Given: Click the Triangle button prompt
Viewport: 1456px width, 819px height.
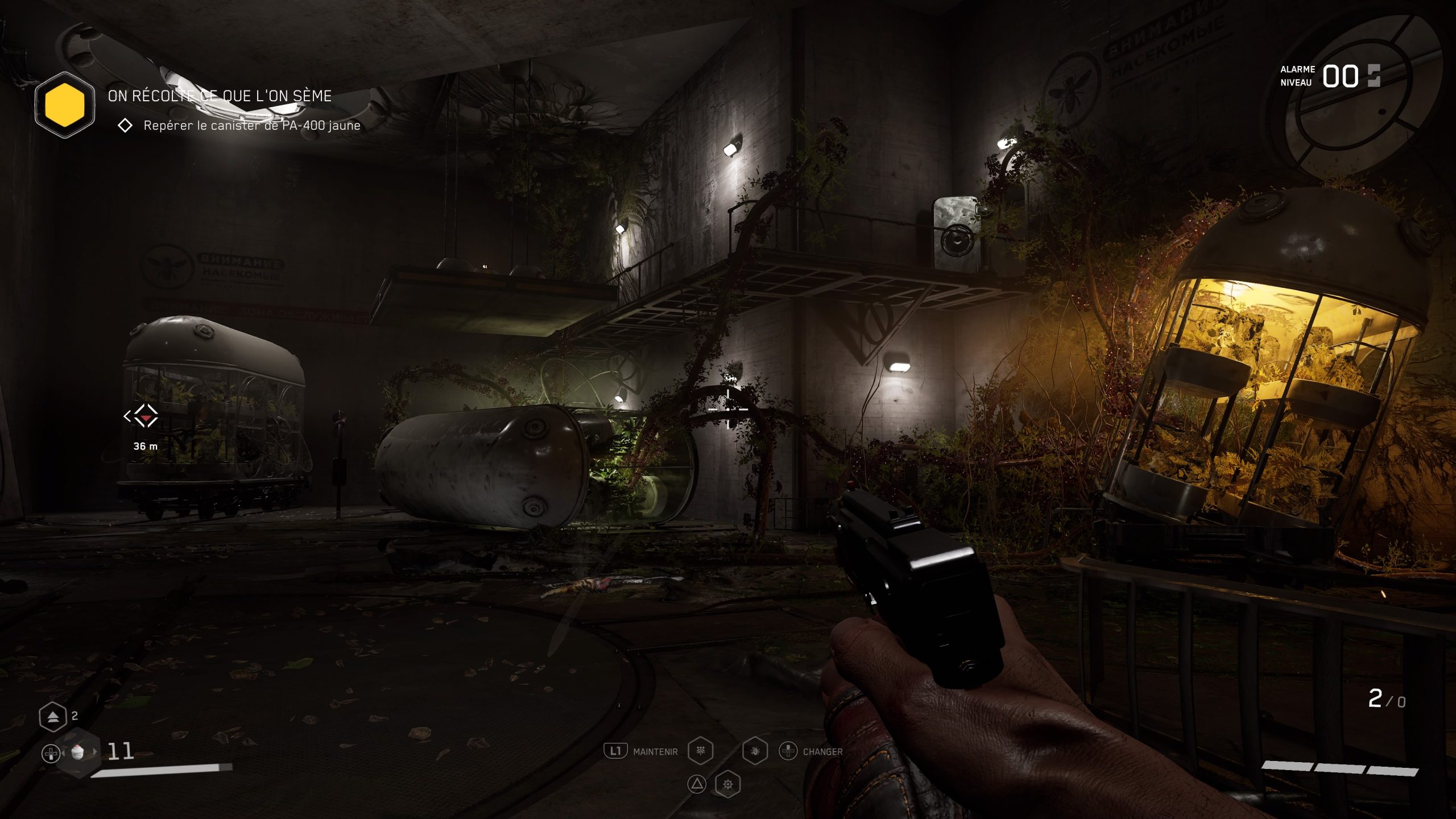Looking at the screenshot, I should (x=697, y=783).
